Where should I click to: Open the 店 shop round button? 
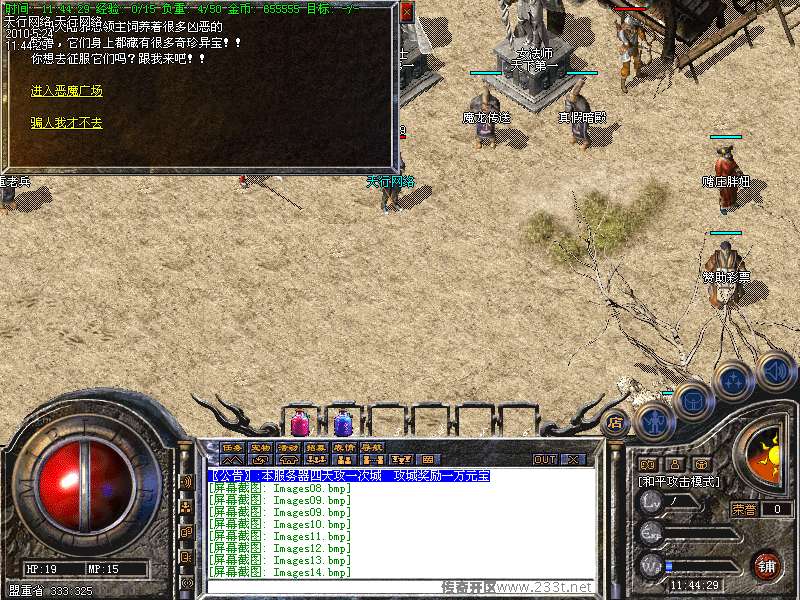(x=616, y=421)
